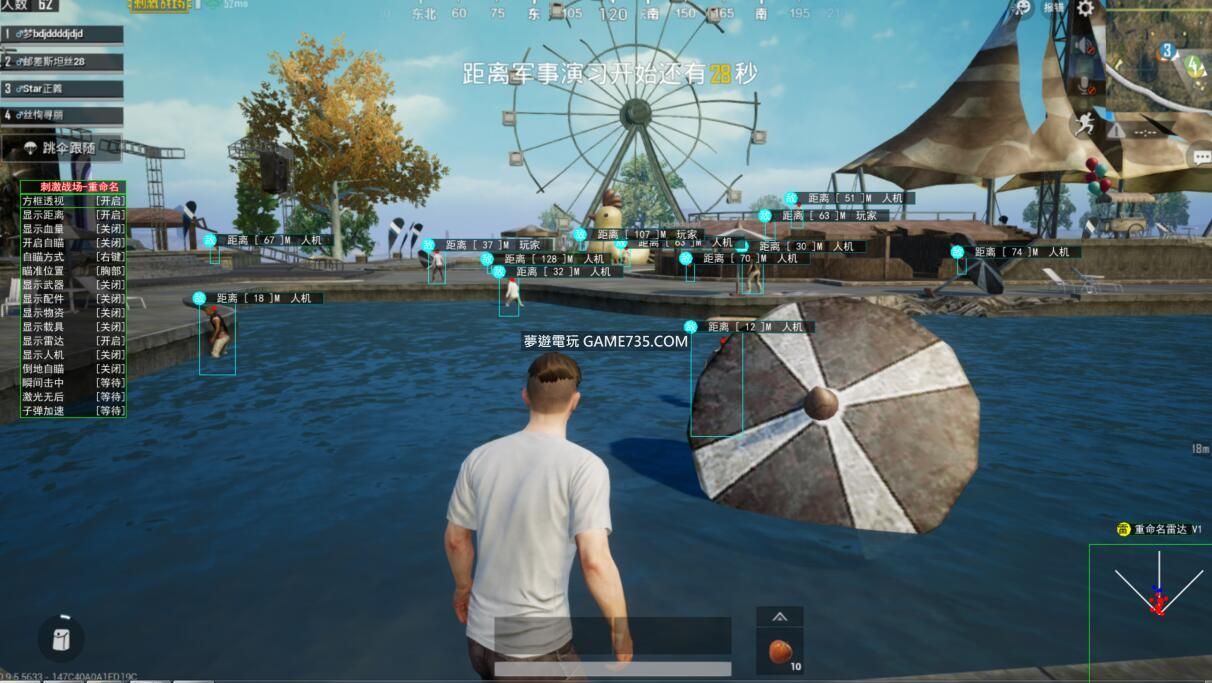Image resolution: width=1212 pixels, height=683 pixels.
Task: Select teammate 3 Star正義 in team list
Action: [62, 89]
